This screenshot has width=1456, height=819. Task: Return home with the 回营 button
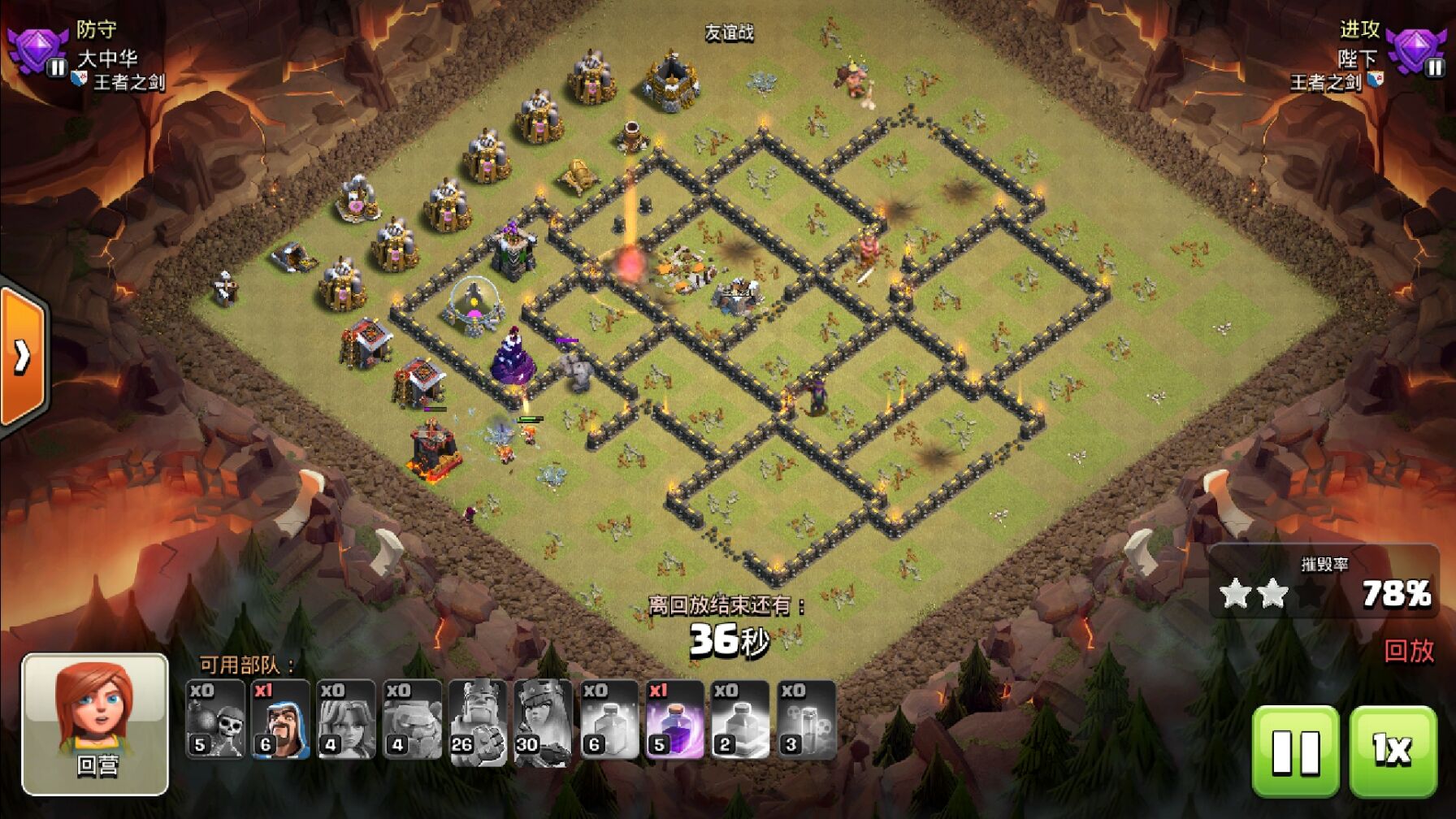pyautogui.click(x=95, y=724)
